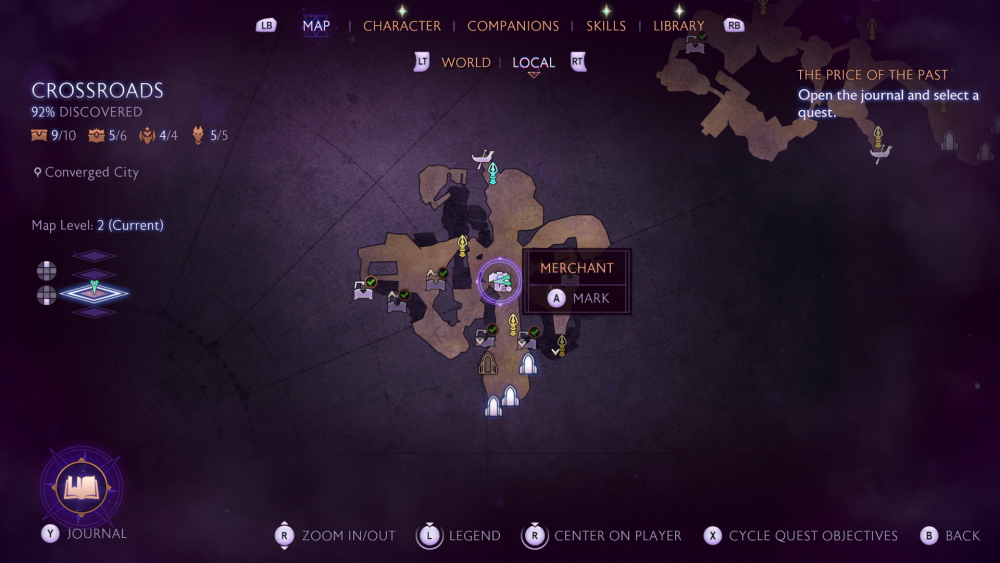Go Back from the map screen
Screen dimensions: 1000x563
pos(950,536)
